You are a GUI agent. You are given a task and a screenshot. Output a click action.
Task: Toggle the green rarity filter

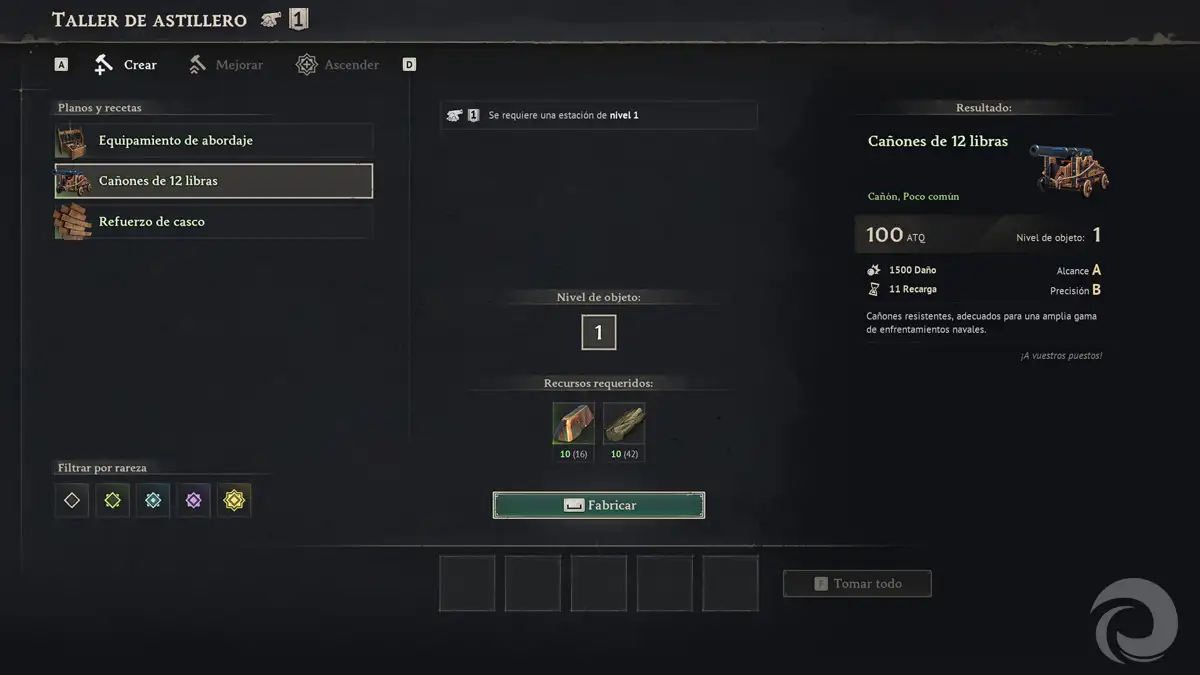click(113, 500)
